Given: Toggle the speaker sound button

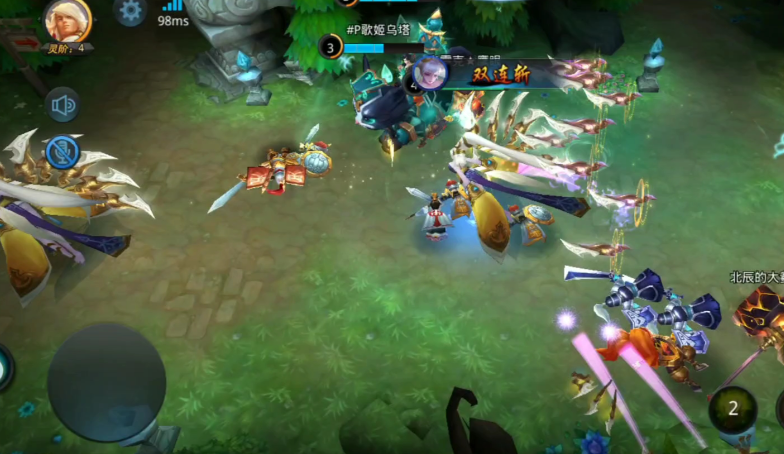Looking at the screenshot, I should pyautogui.click(x=63, y=105).
